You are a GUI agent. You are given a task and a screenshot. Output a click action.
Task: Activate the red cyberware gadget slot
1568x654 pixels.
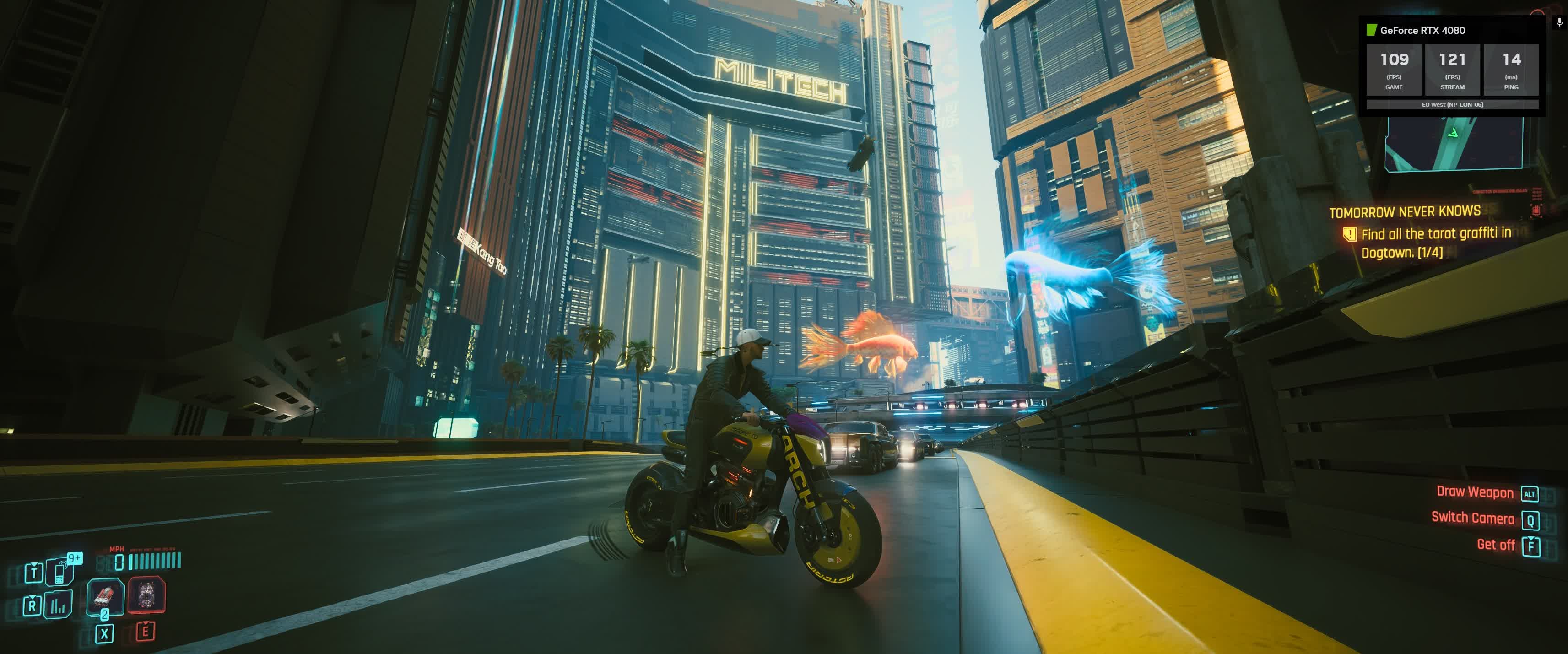click(147, 595)
